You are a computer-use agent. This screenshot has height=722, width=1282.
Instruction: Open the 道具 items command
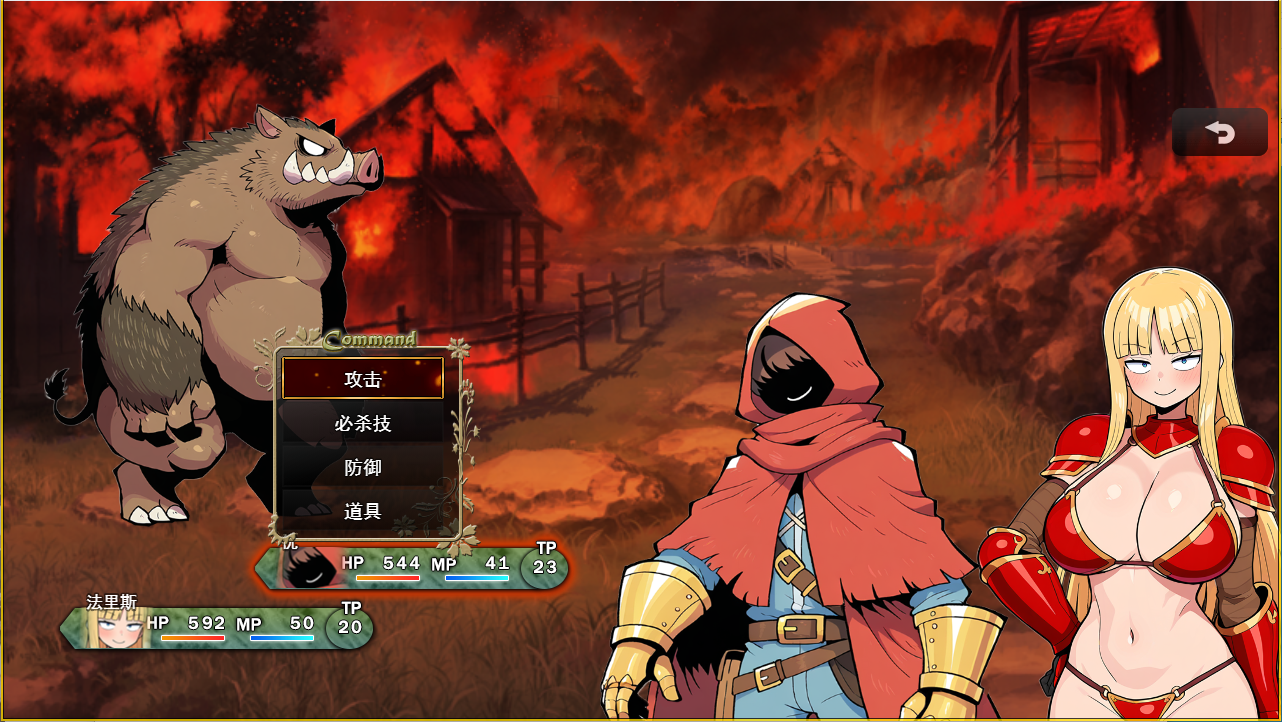coord(362,511)
